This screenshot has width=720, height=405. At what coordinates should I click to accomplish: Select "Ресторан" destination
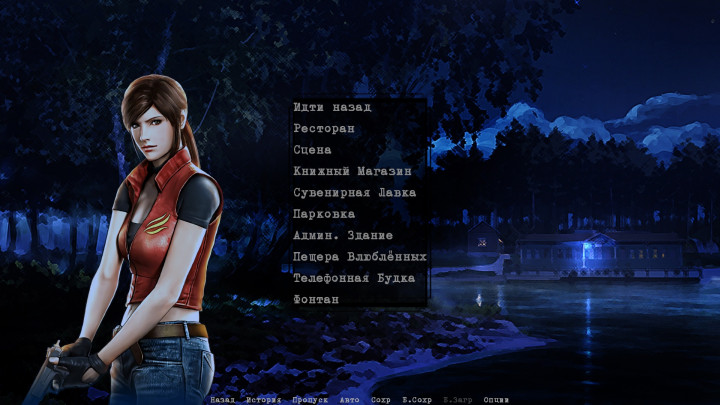click(x=324, y=129)
